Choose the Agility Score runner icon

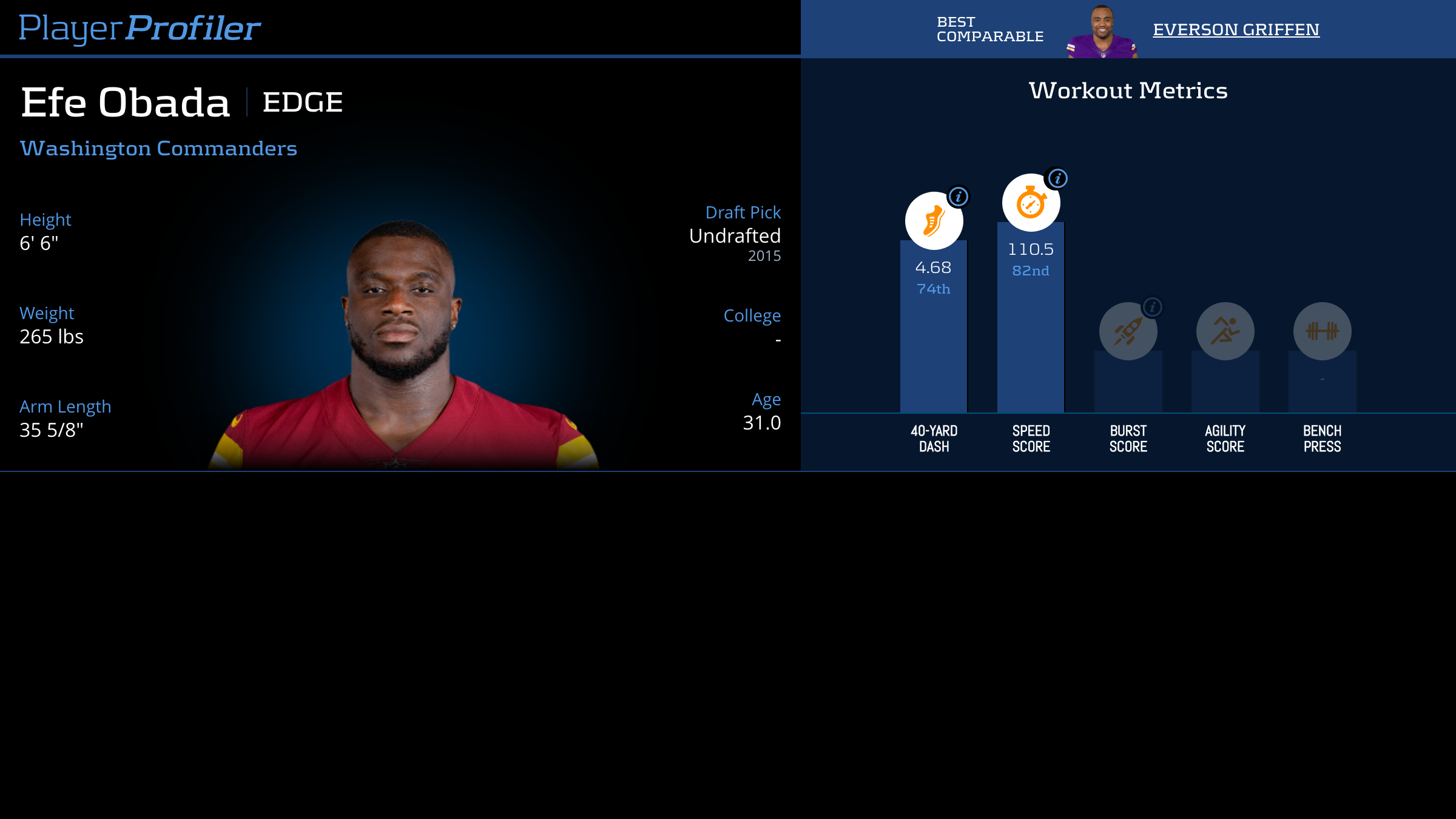1225,331
